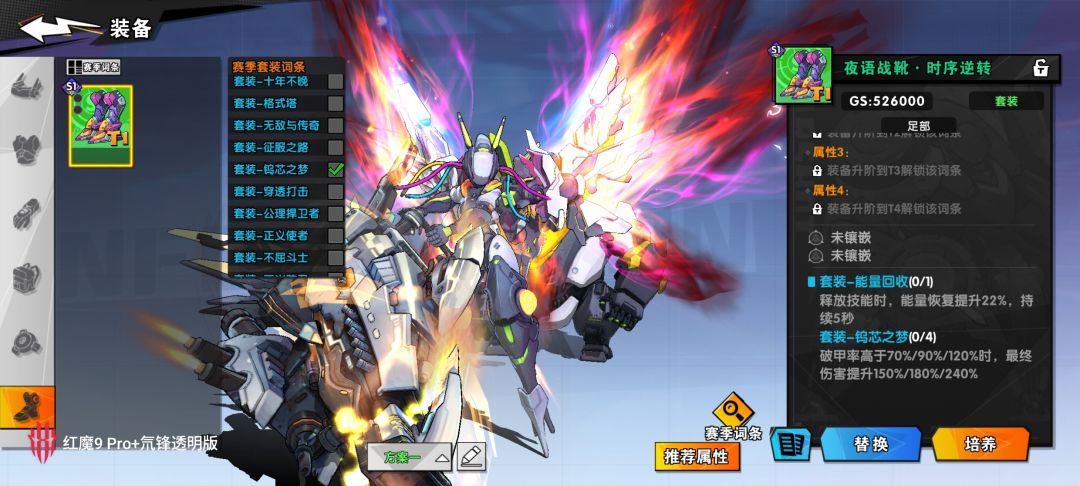This screenshot has height=486, width=1080.
Task: Uncheck the 套装-钨芯之梦 filter
Action: click(x=336, y=169)
